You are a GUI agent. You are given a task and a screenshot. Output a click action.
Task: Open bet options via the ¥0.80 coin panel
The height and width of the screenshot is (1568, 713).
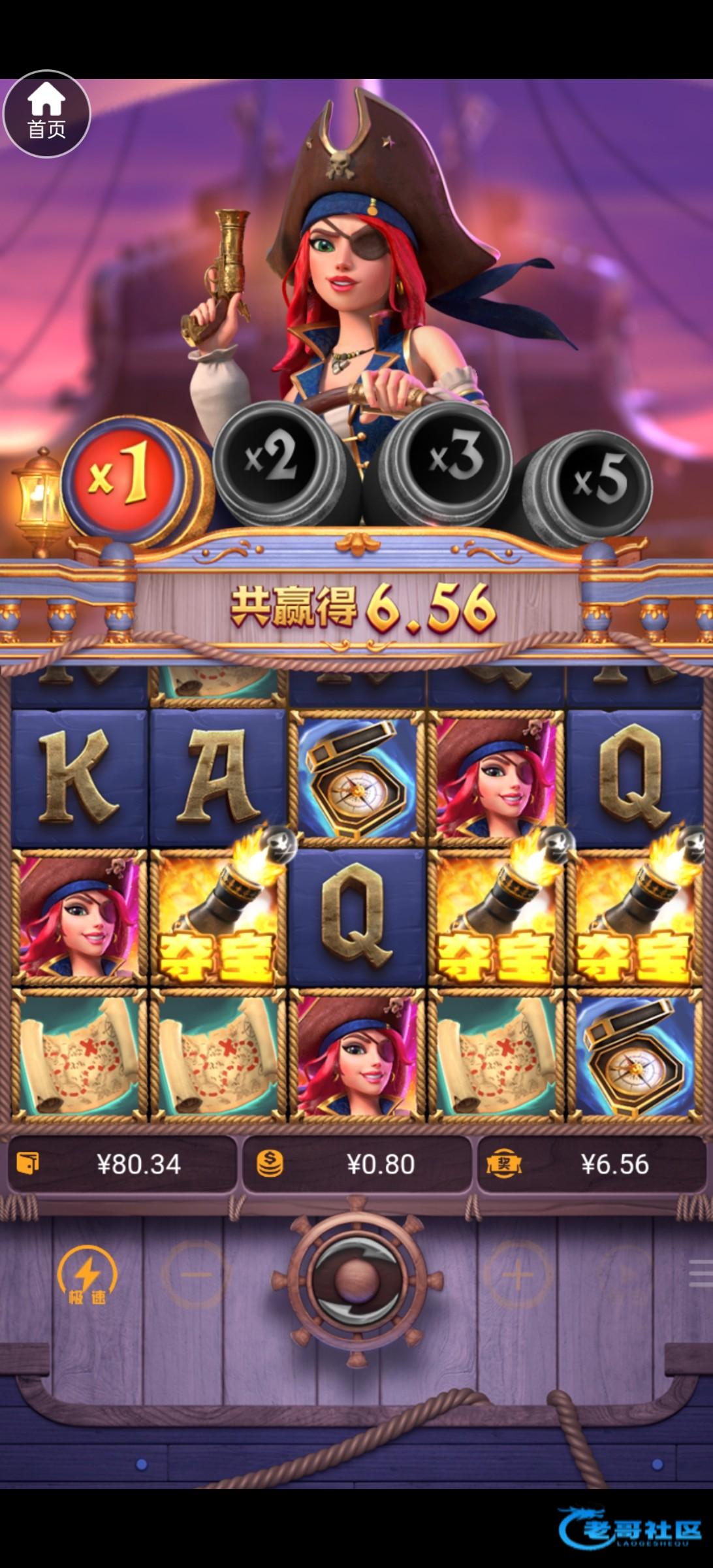pos(356,1164)
